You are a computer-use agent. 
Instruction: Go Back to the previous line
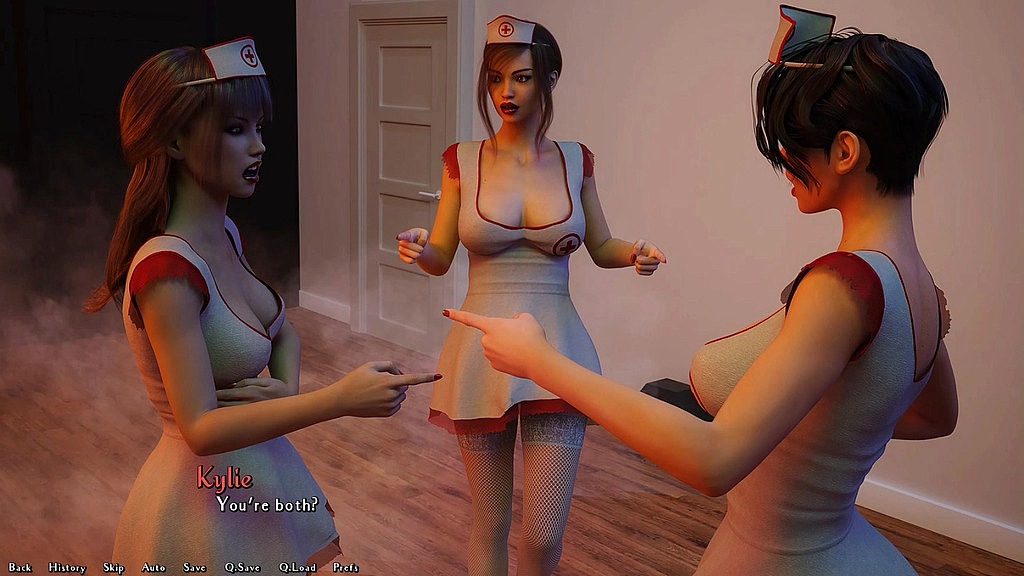click(20, 567)
